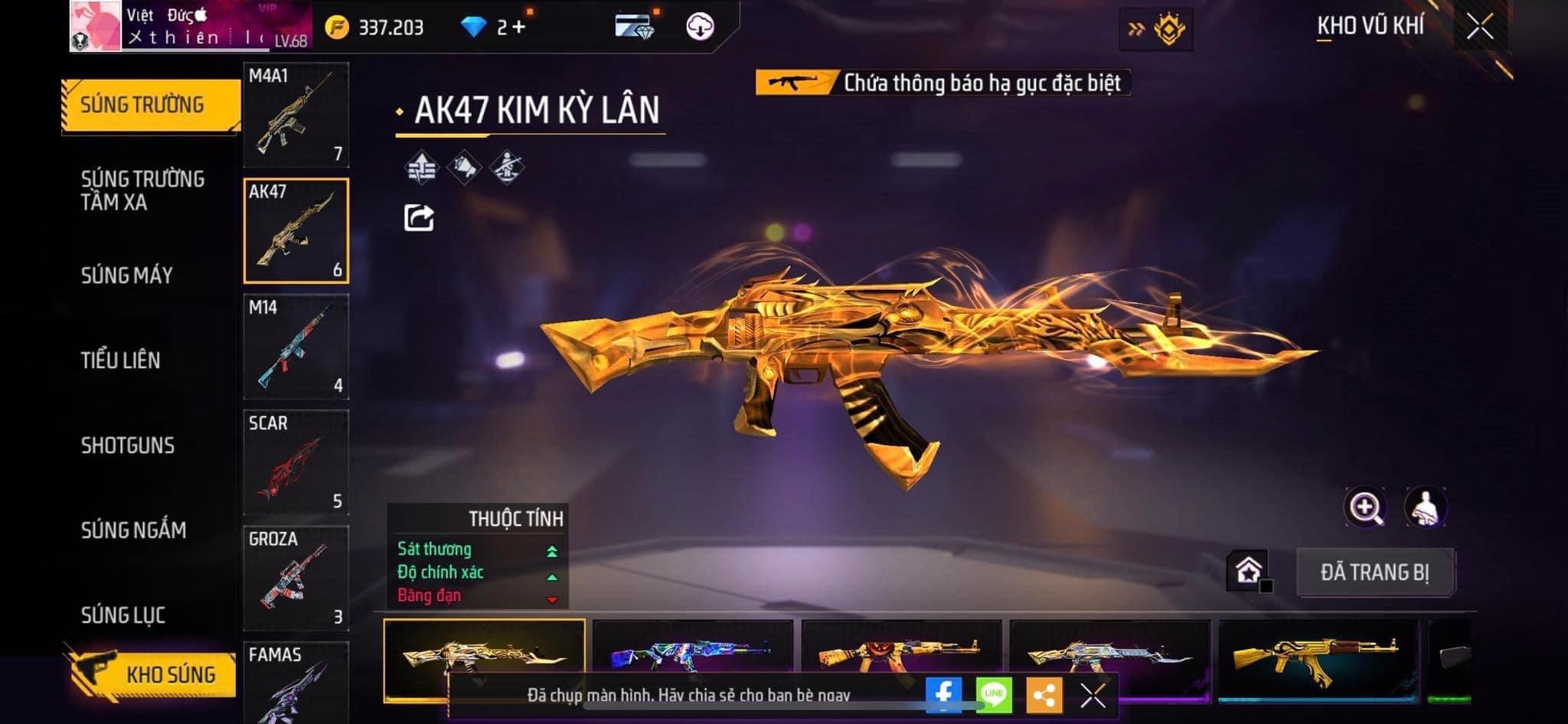Close the Kho Vũ Khí screen
Screen dimensions: 1568x724
coord(1479,28)
